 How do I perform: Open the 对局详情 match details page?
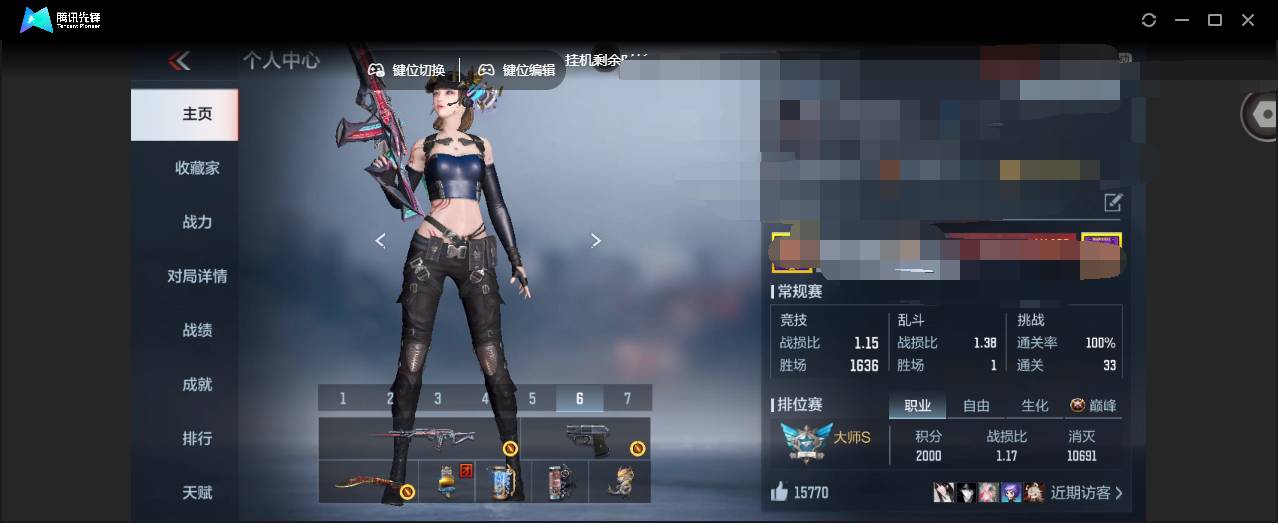tap(197, 276)
